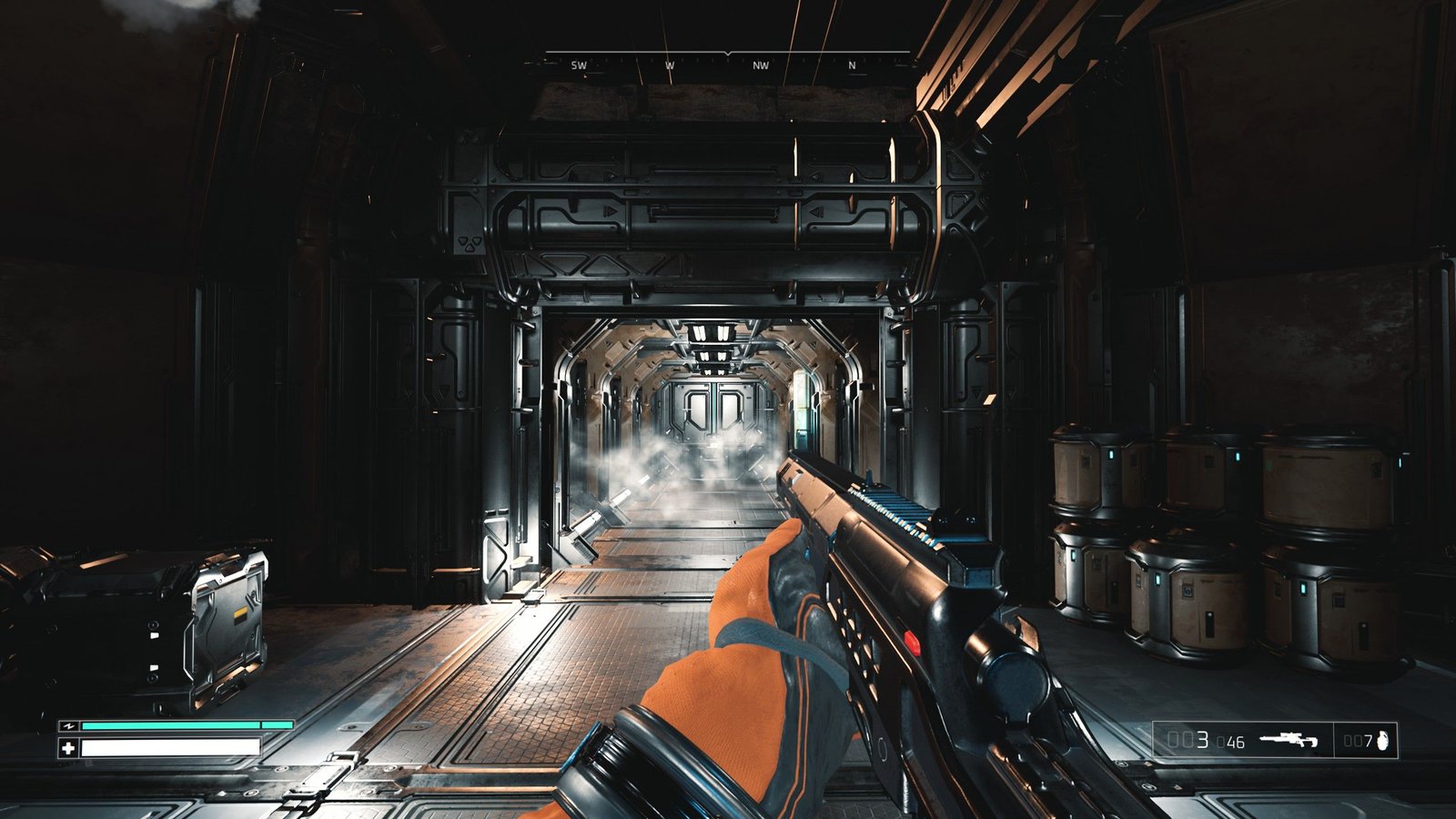Click the compass heading strip

727,64
